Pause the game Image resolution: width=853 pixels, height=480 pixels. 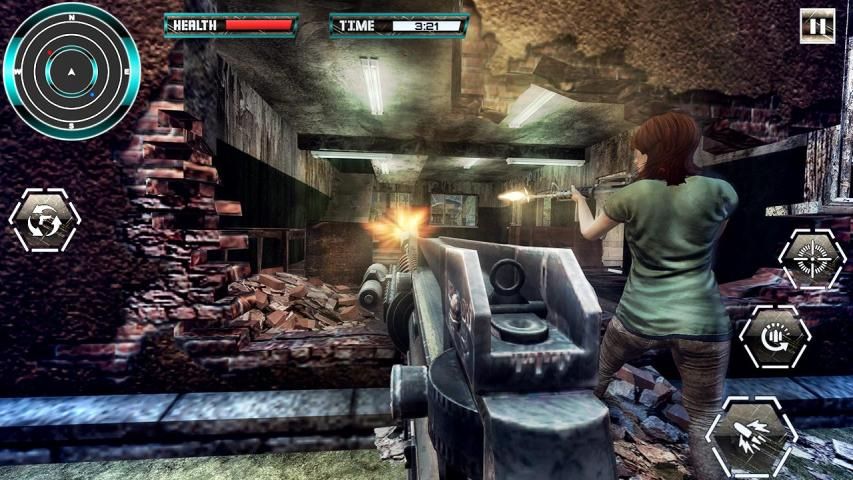[817, 26]
